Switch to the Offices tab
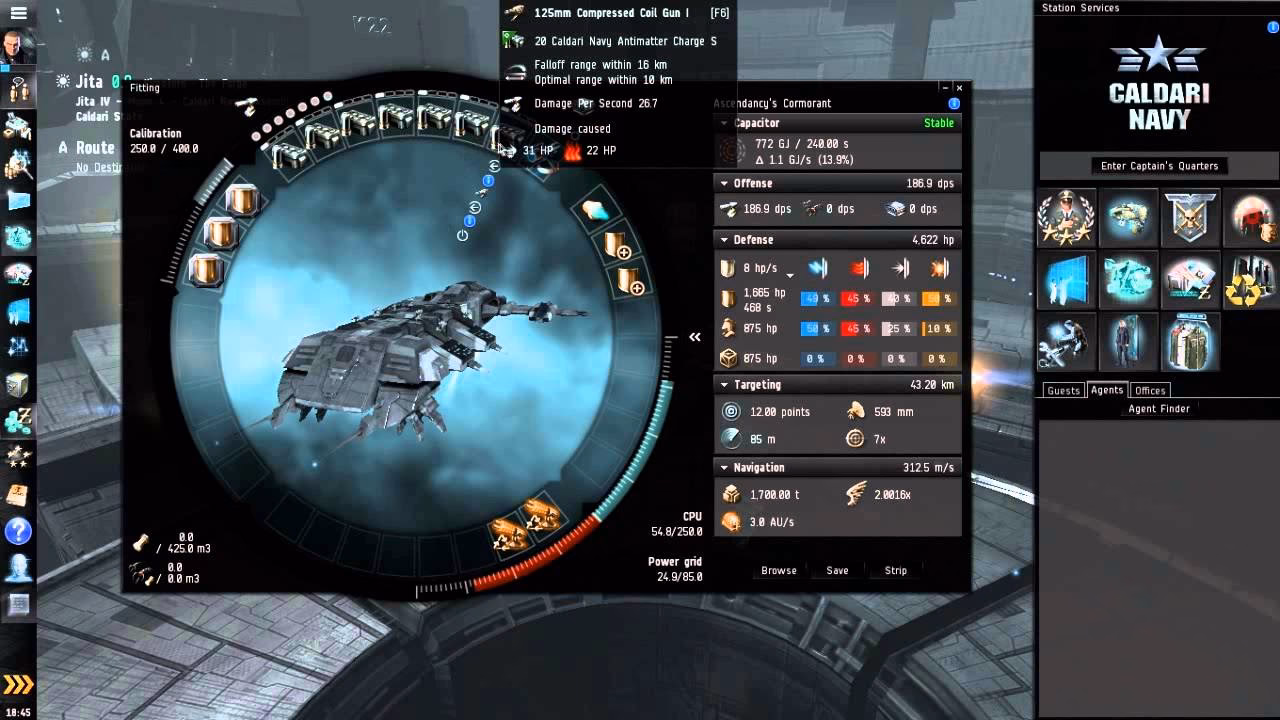The image size is (1280, 720). pos(1150,390)
